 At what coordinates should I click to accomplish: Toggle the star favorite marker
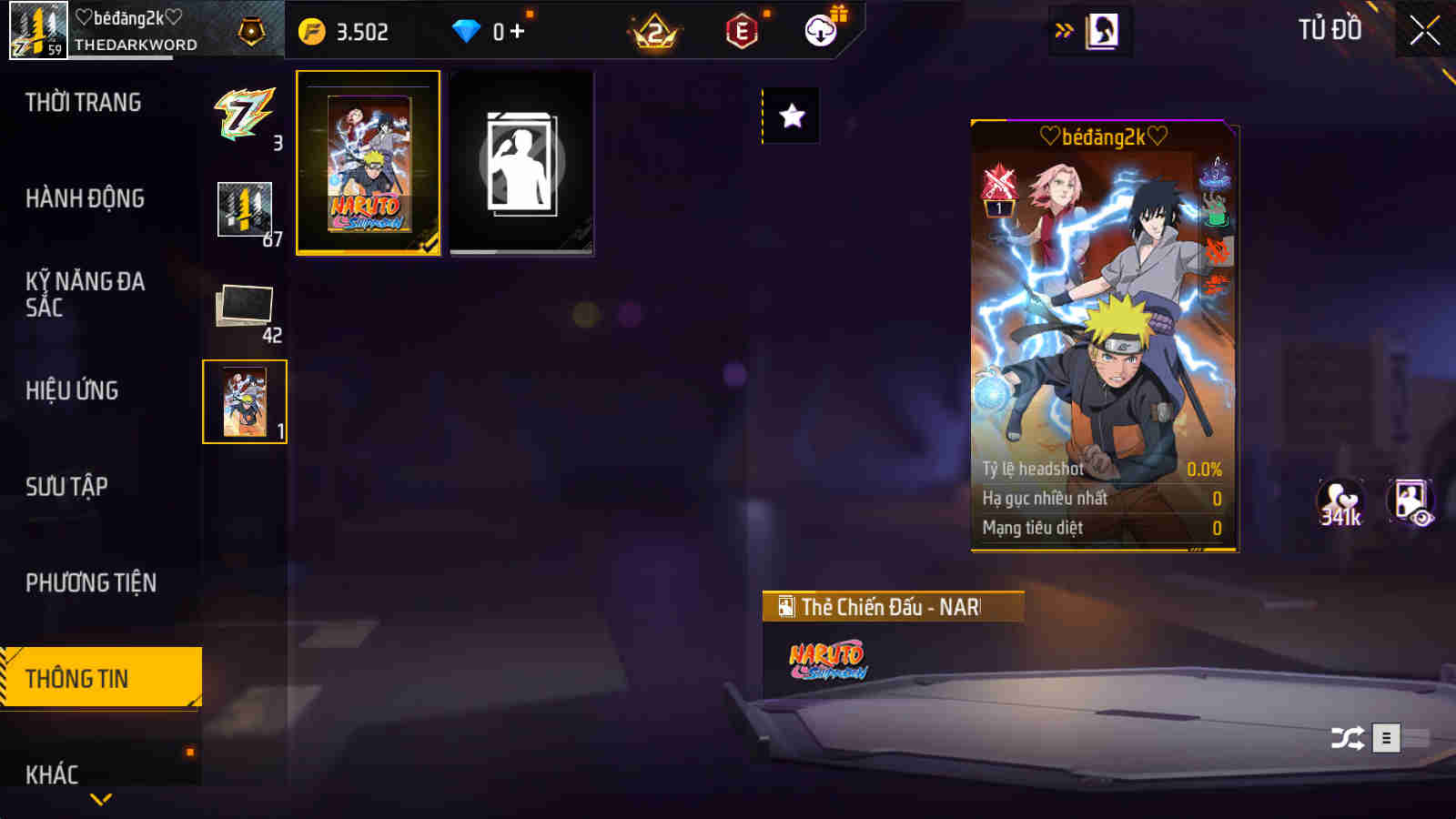[x=791, y=116]
